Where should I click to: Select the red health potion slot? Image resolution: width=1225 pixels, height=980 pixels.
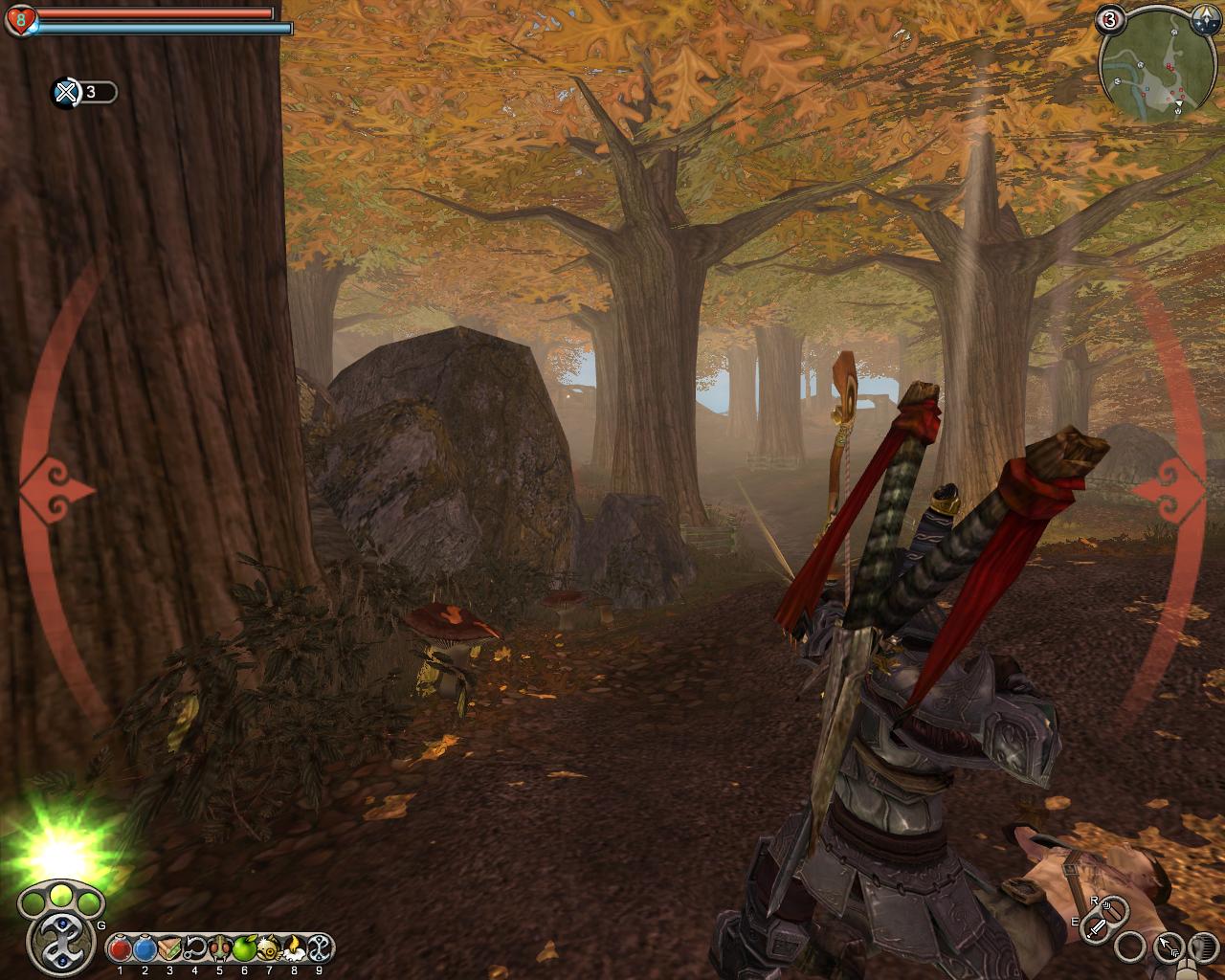click(121, 948)
